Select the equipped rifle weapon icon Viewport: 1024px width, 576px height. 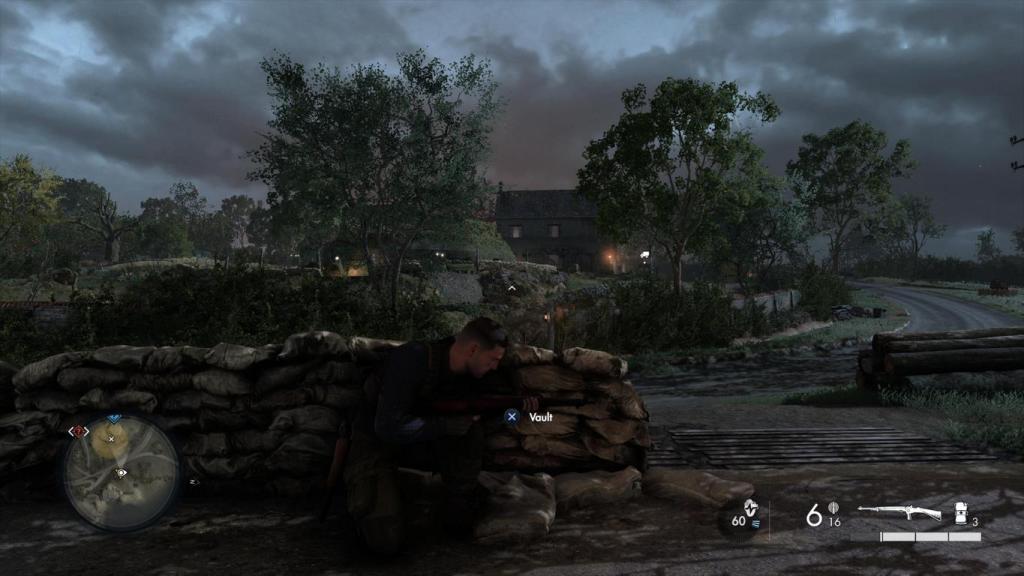tap(899, 513)
